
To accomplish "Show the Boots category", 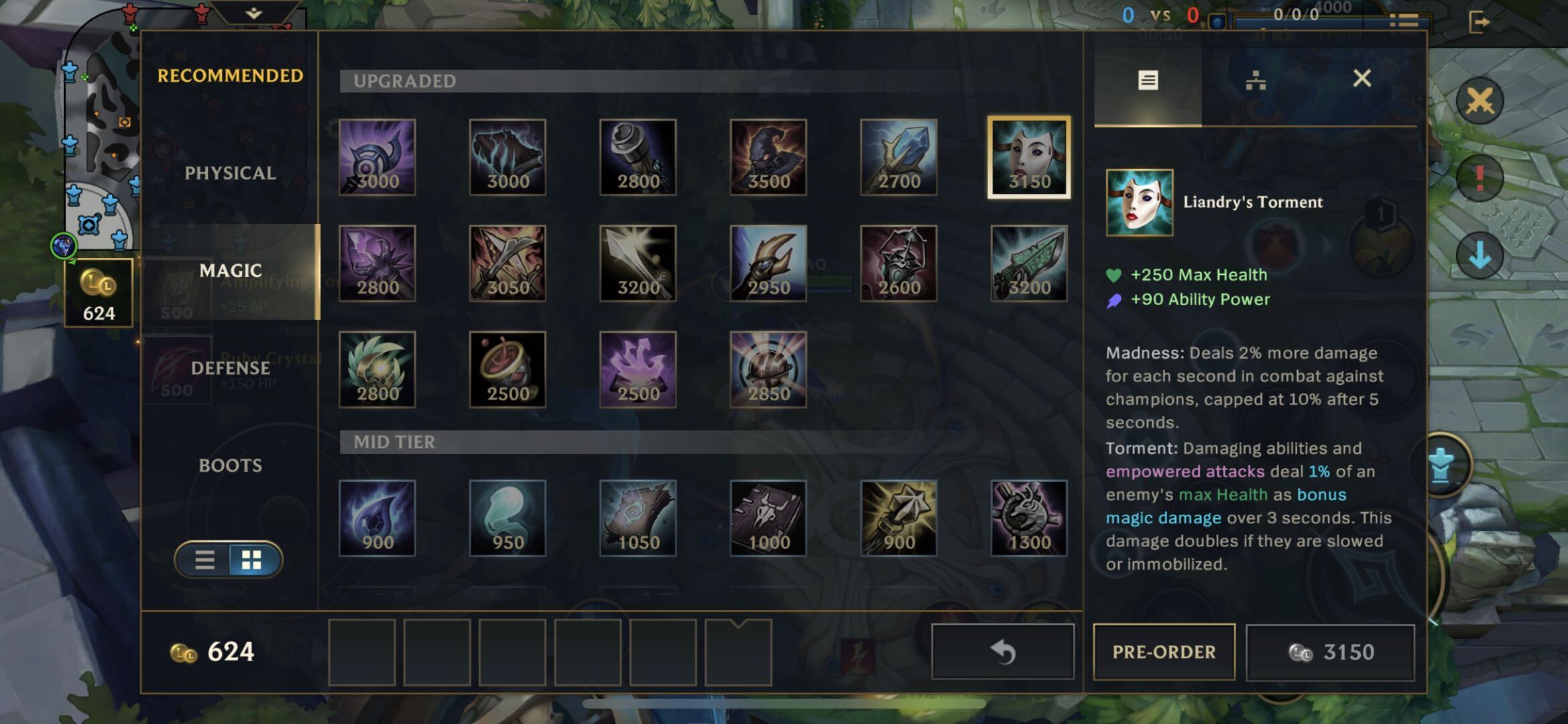I will click(230, 465).
